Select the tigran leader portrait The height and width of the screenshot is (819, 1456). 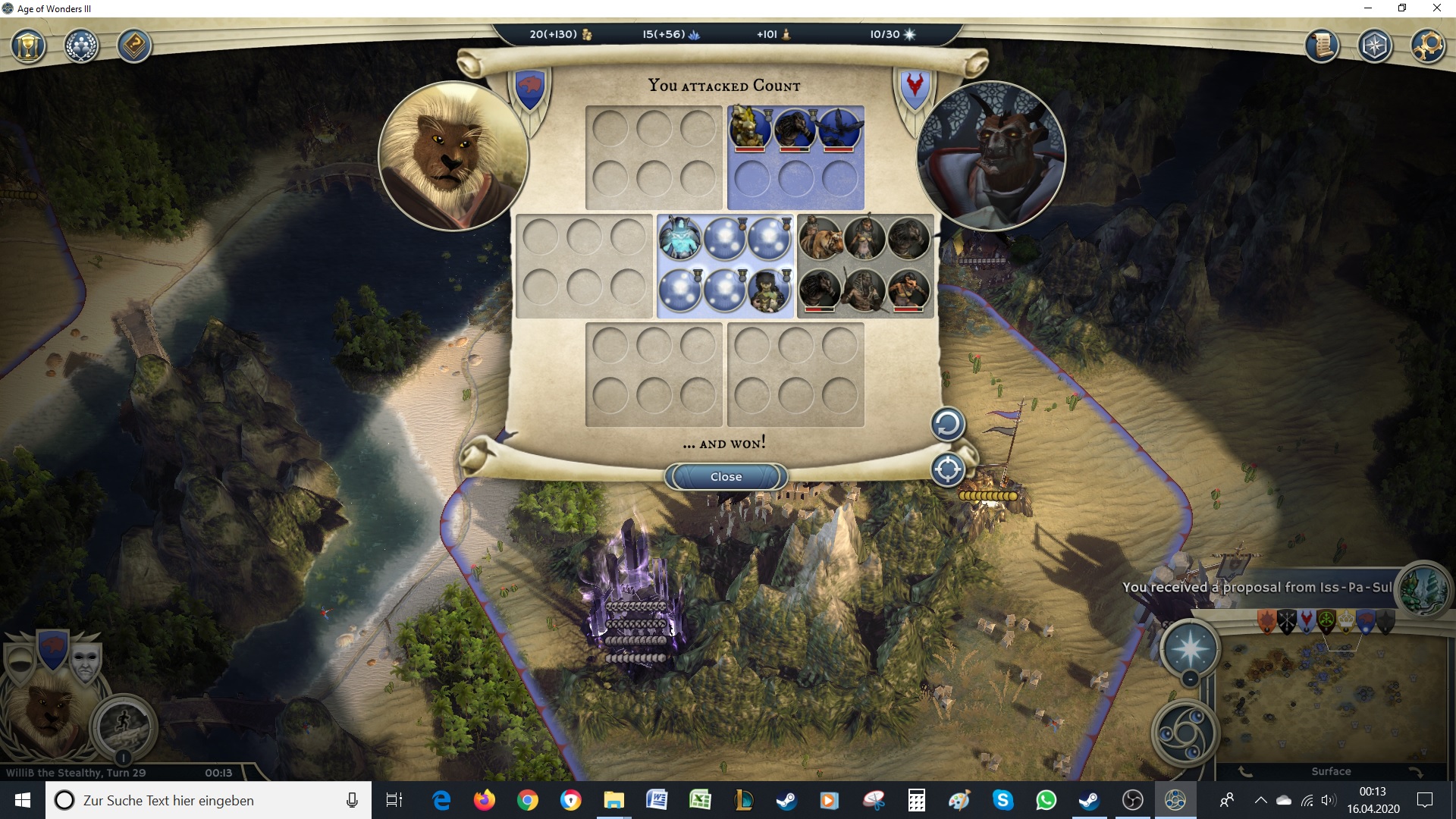[453, 155]
